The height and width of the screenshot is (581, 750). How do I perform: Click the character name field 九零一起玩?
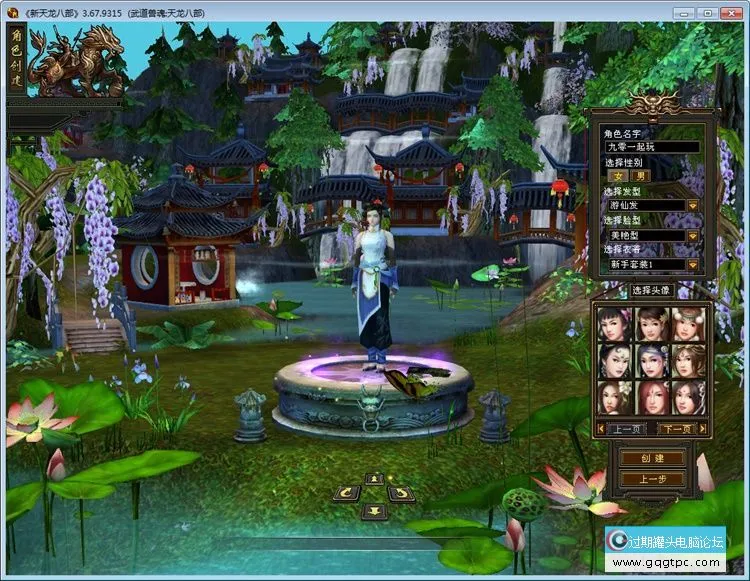(x=650, y=146)
